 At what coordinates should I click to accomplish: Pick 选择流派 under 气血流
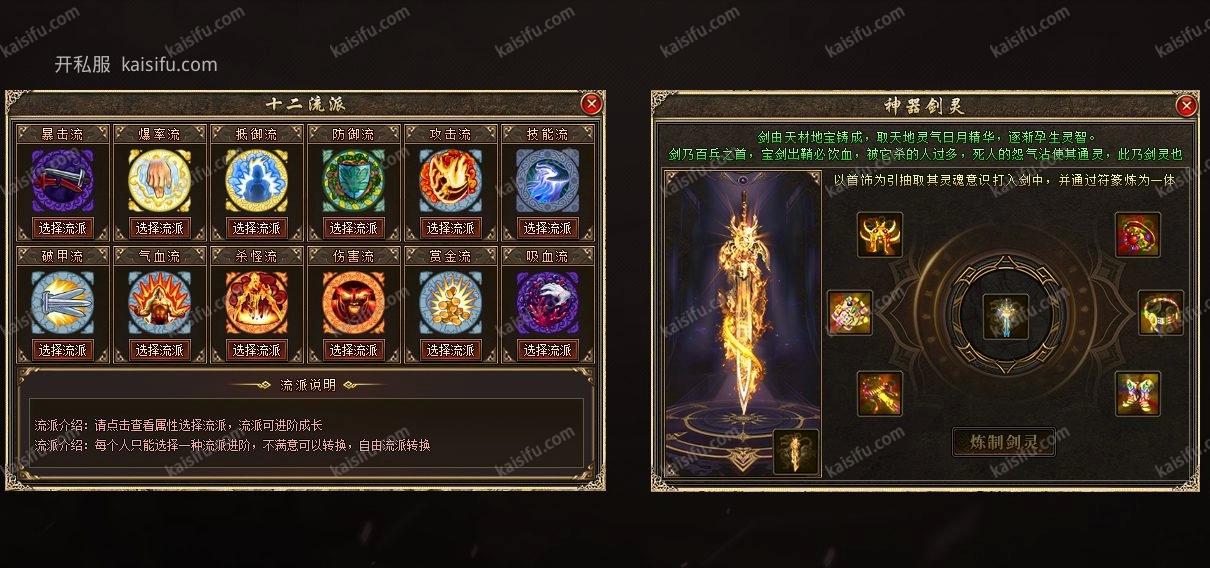(x=160, y=350)
